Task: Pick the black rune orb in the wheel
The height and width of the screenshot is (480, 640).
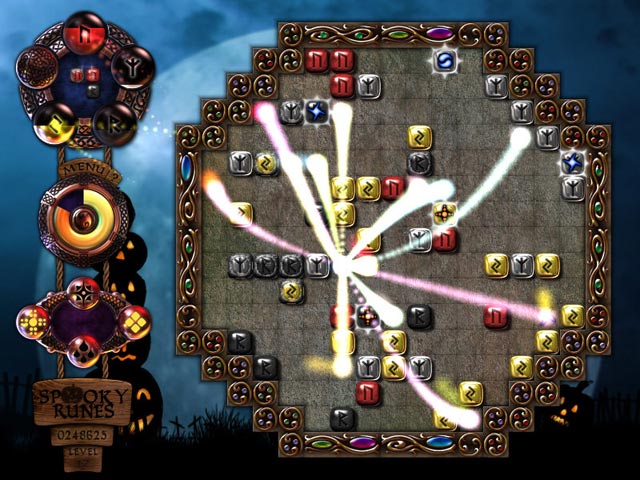Action: coord(116,123)
